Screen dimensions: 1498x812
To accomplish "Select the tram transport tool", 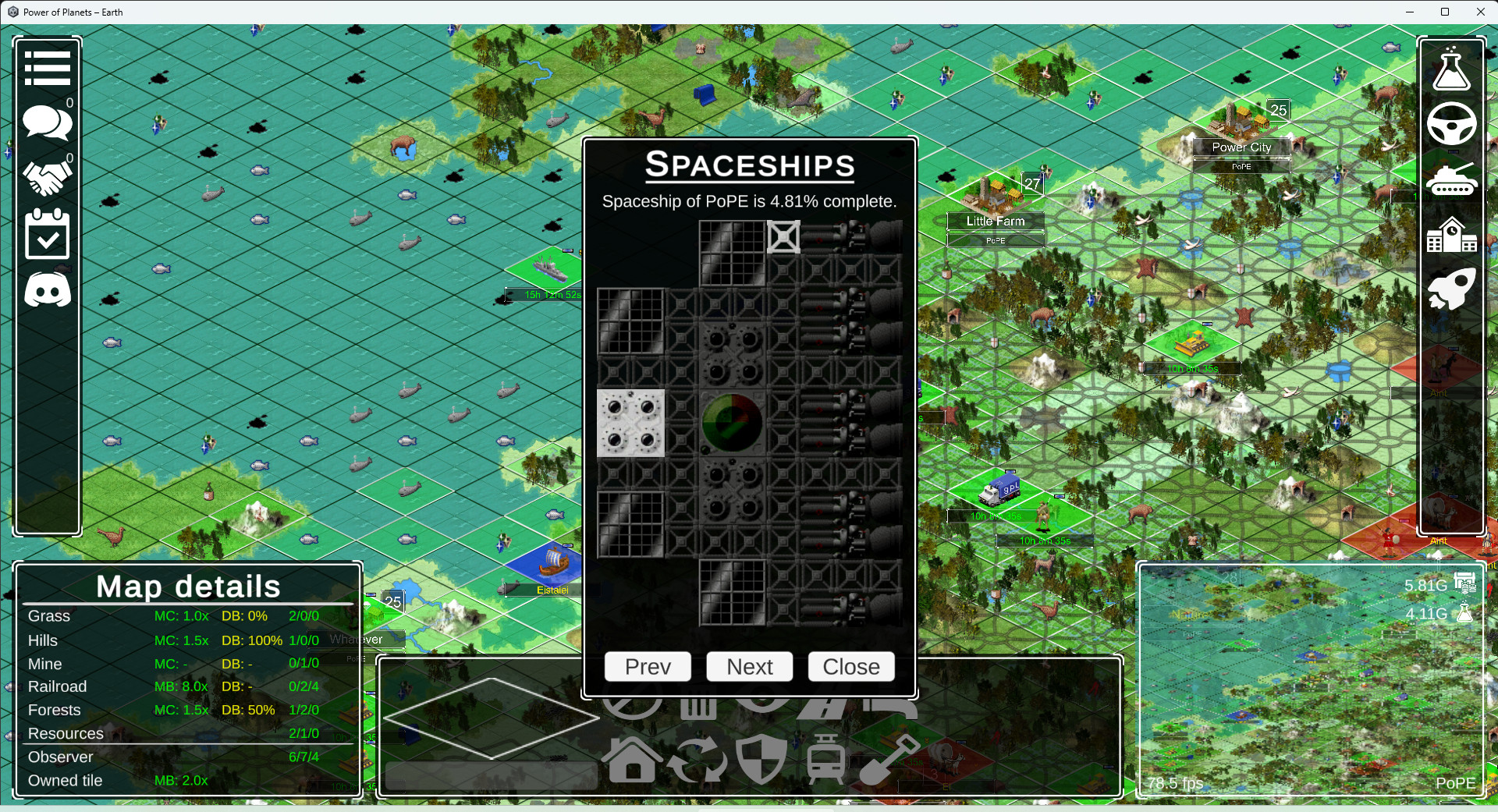I will point(825,761).
